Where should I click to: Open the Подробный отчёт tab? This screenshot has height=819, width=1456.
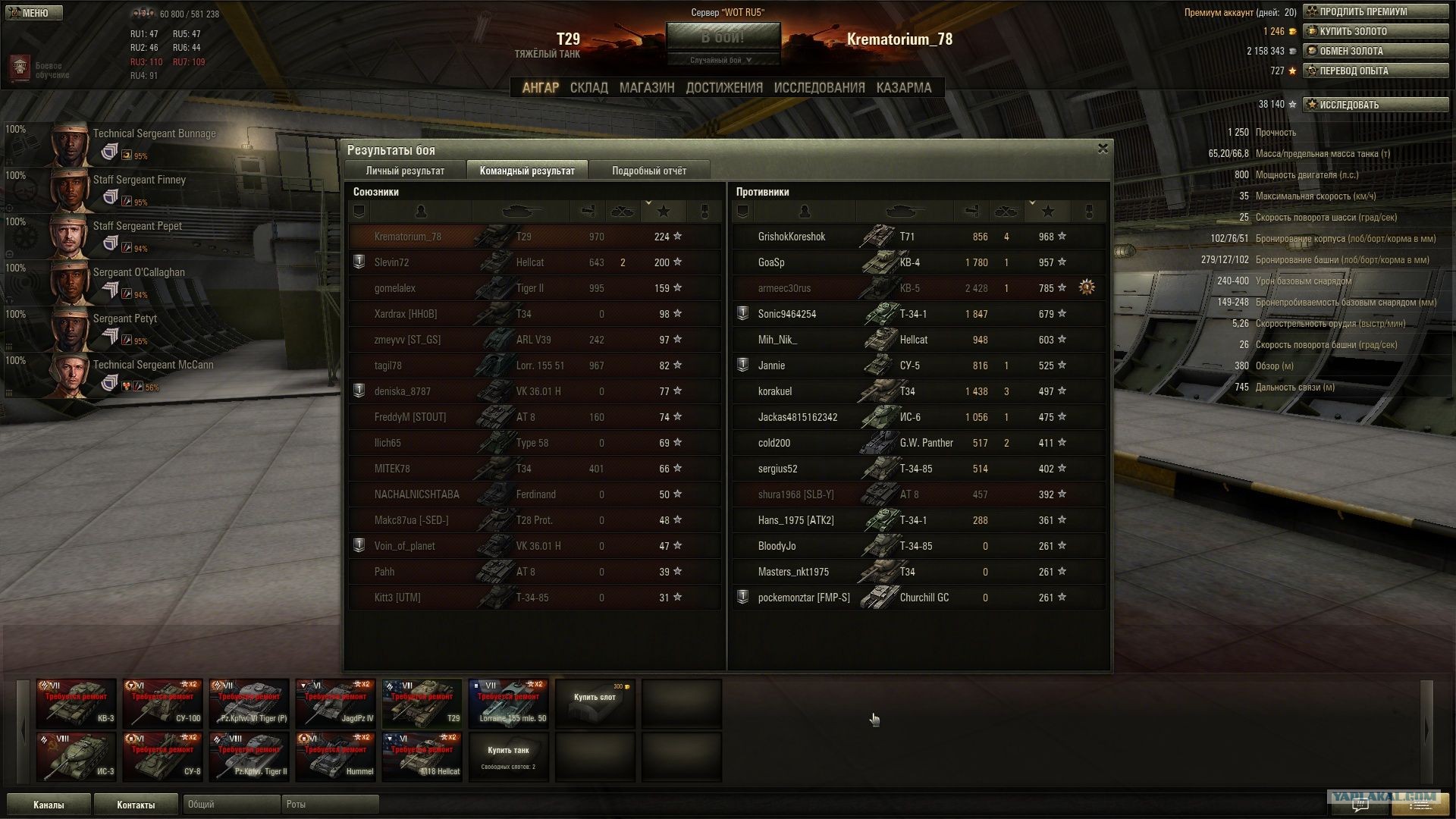point(649,171)
